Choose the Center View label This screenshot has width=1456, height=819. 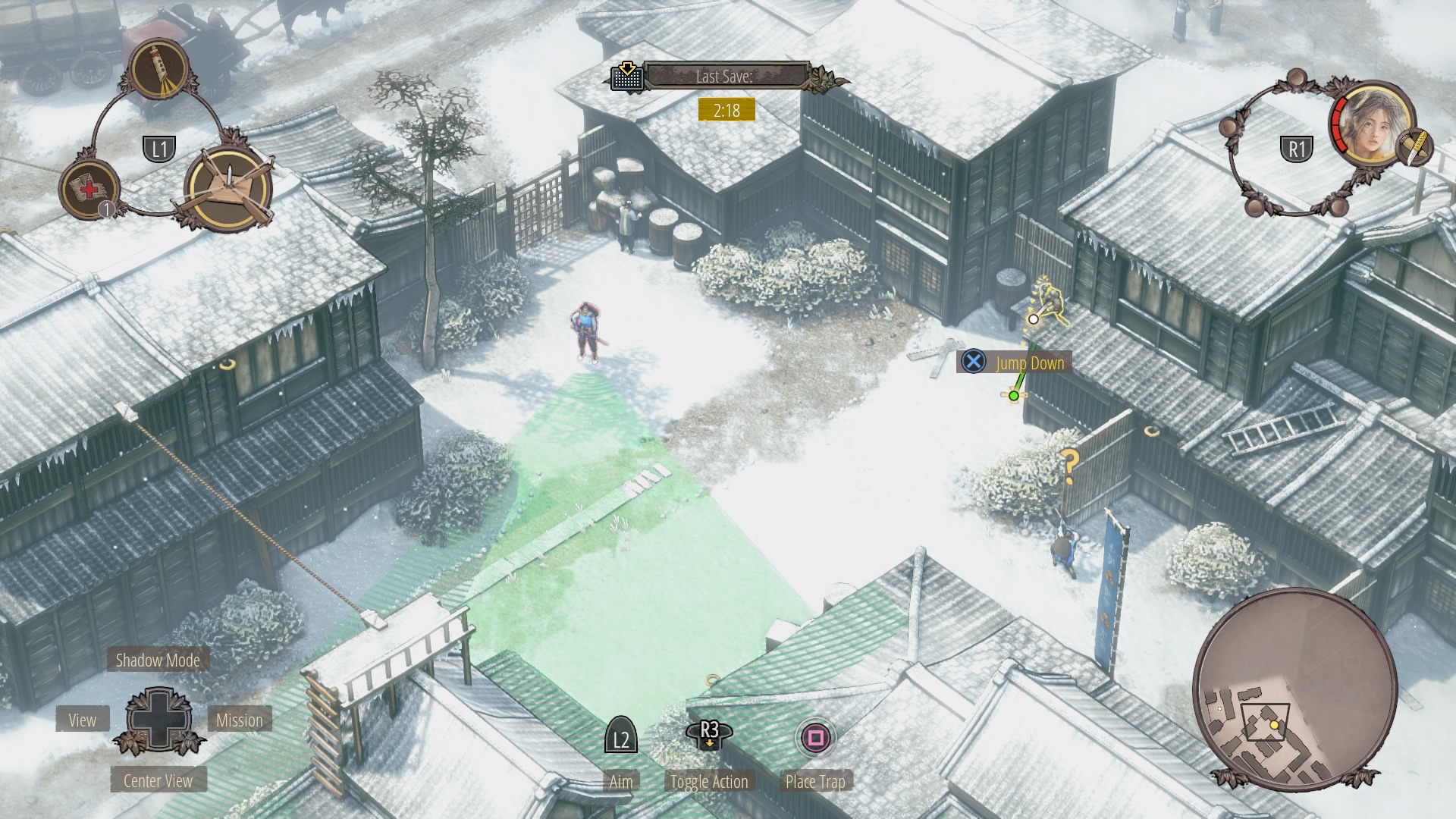(158, 780)
